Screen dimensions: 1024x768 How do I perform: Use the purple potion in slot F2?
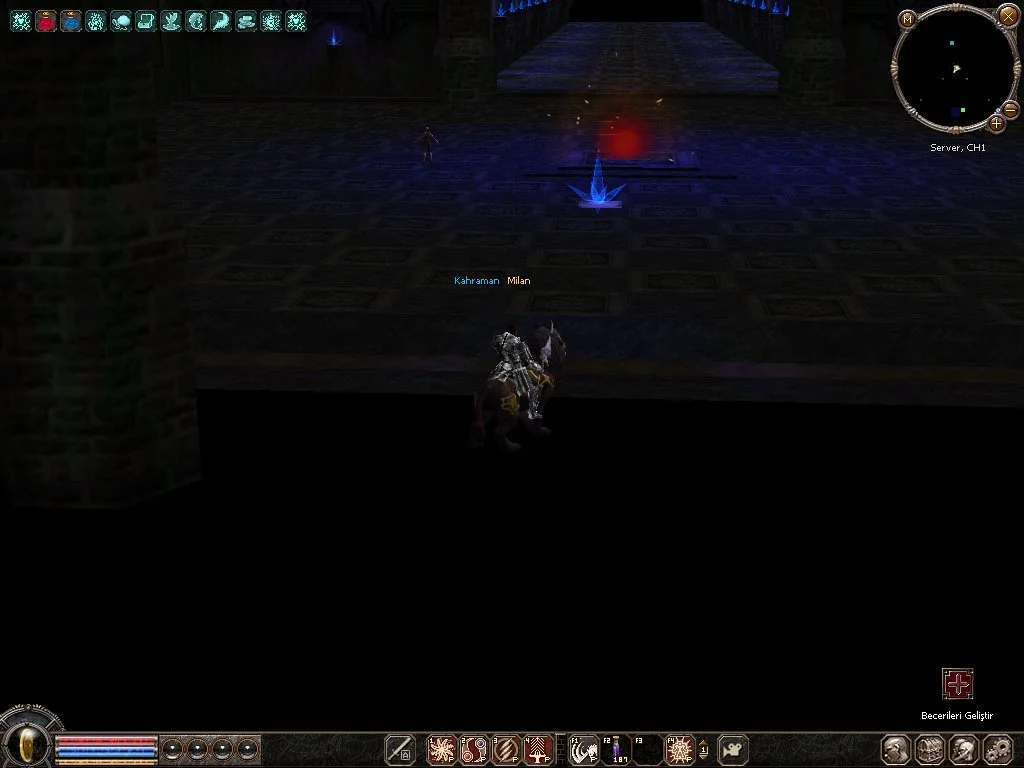[x=616, y=749]
